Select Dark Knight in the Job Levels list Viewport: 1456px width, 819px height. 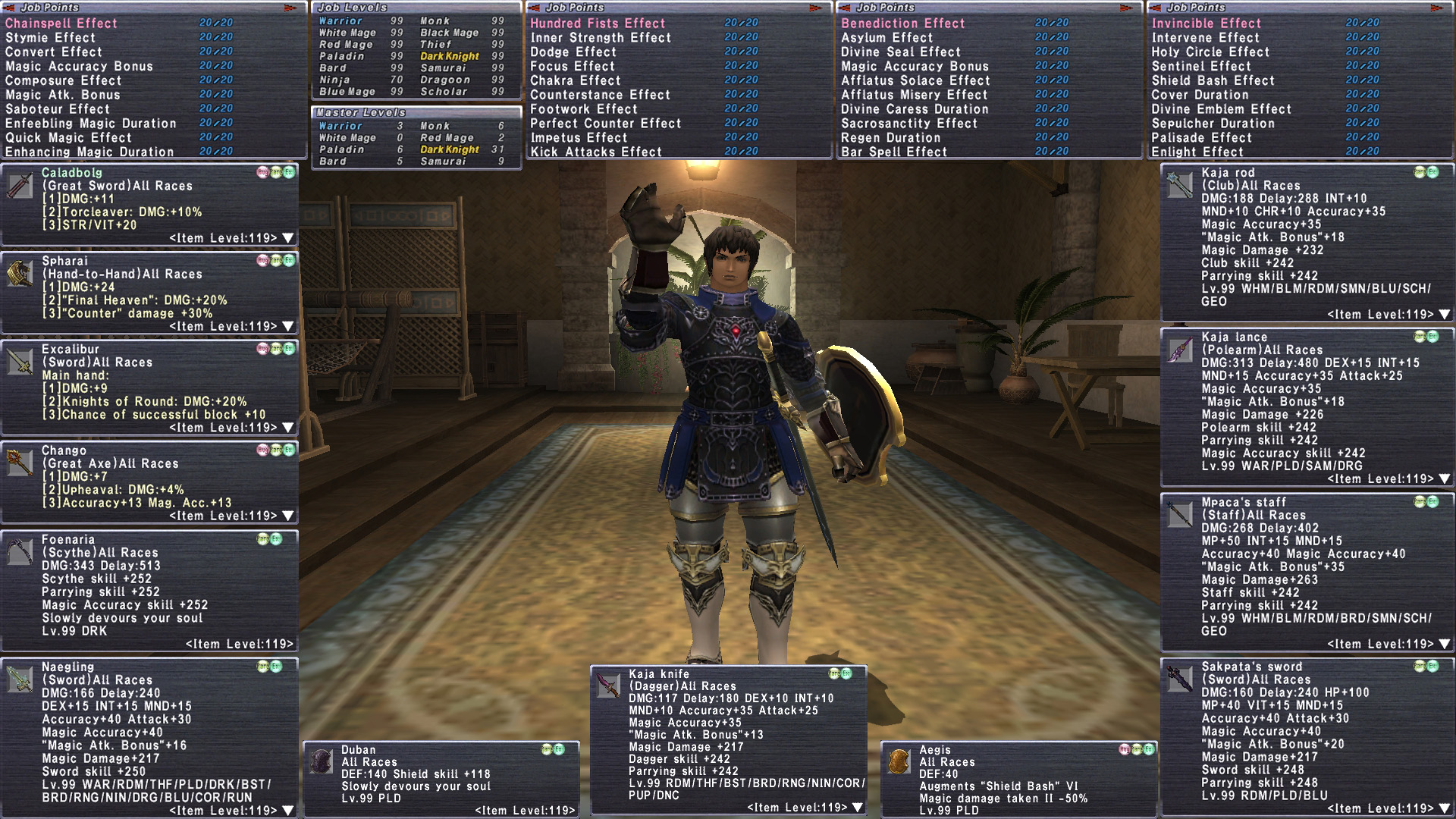click(x=450, y=56)
